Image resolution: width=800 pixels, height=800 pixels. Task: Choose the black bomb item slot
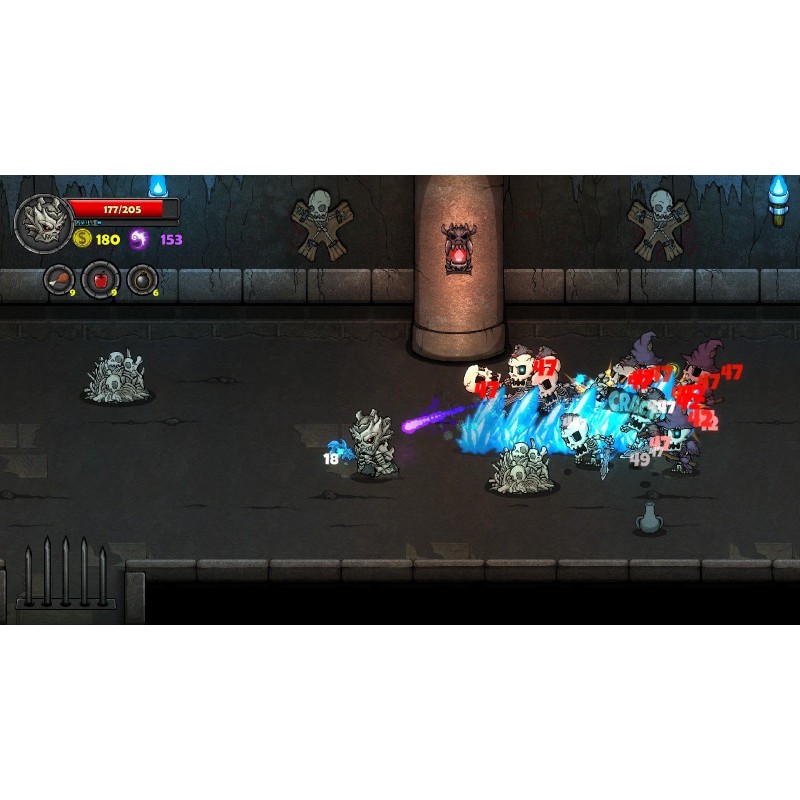142,279
